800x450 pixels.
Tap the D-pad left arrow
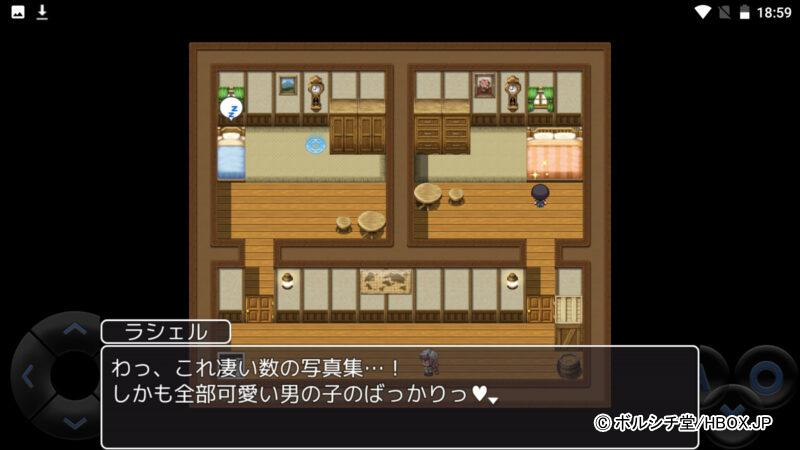[x=28, y=377]
